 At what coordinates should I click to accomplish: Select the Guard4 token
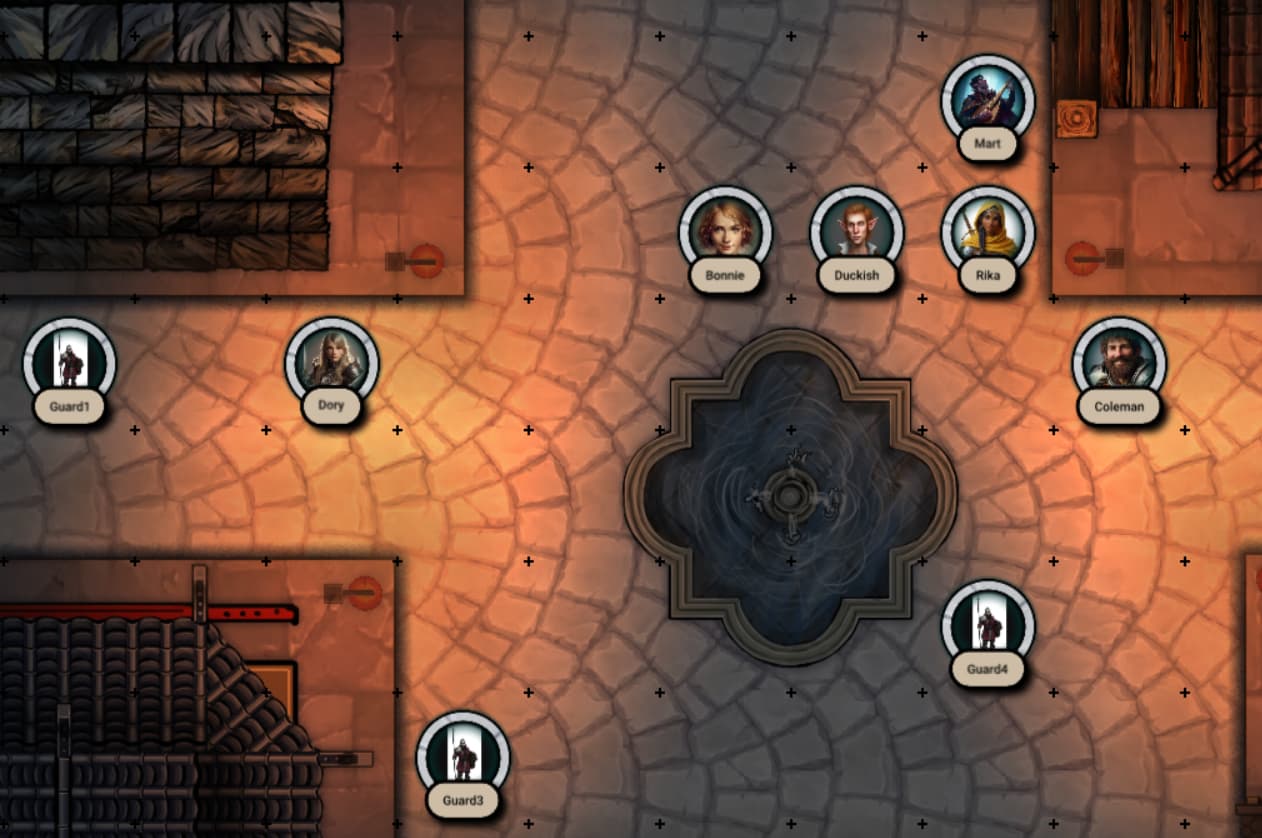[x=988, y=626]
